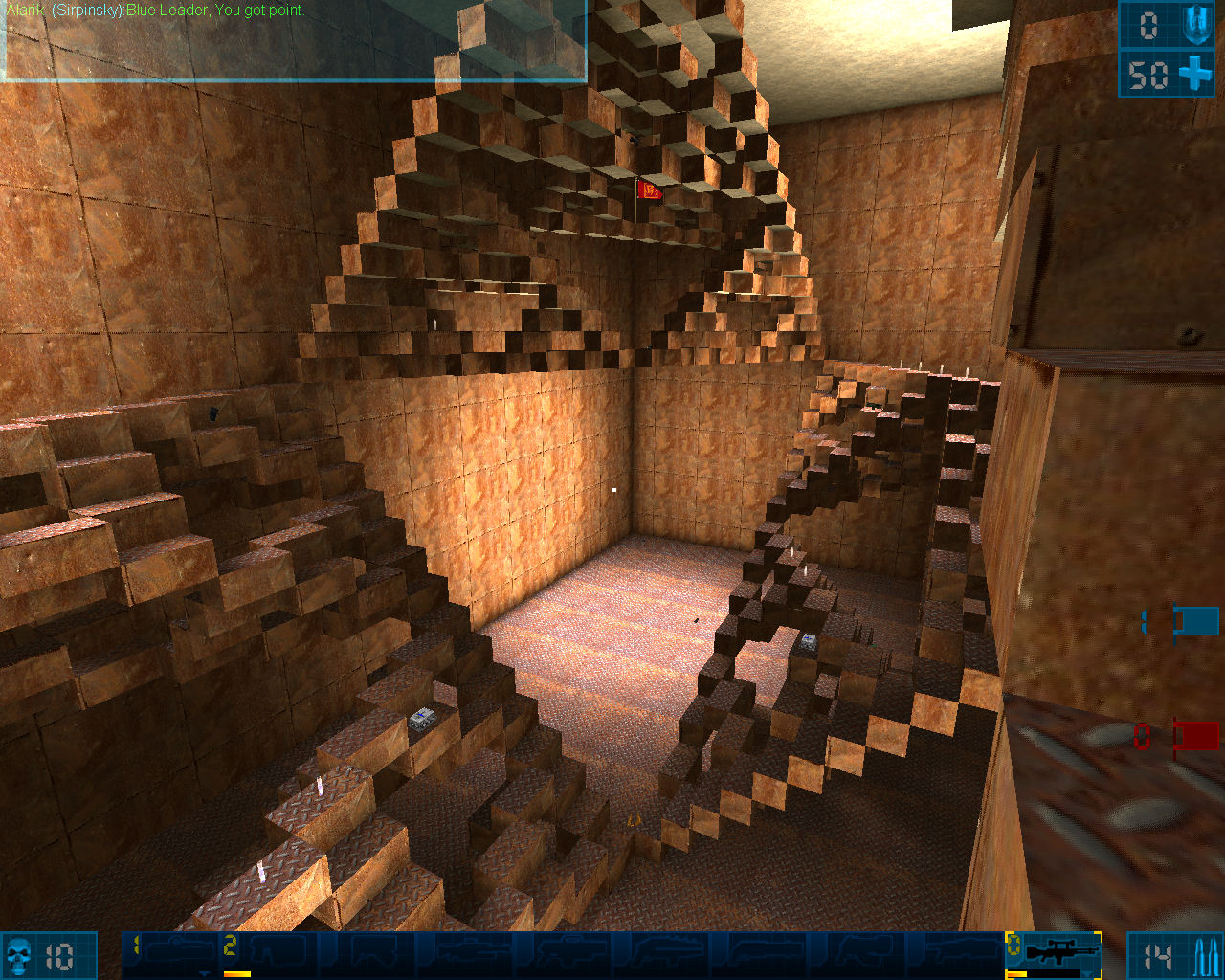
Task: Click the blue health cross icon
Action: click(x=1196, y=74)
